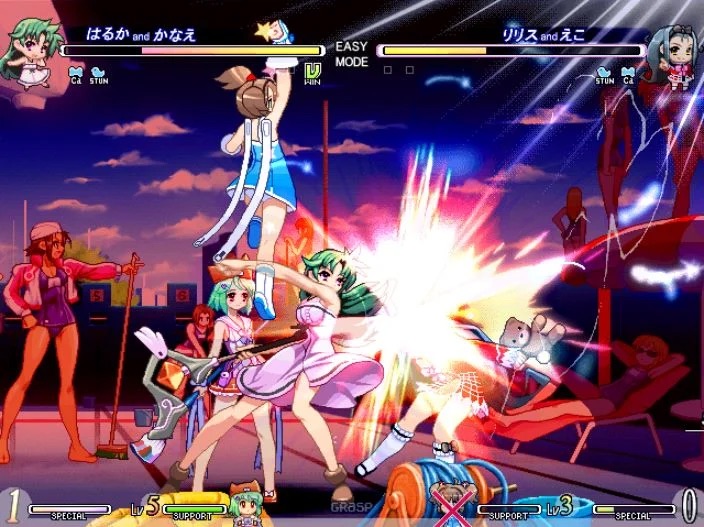Click the EASY MODE label
Image resolution: width=704 pixels, height=527 pixels.
(x=351, y=54)
